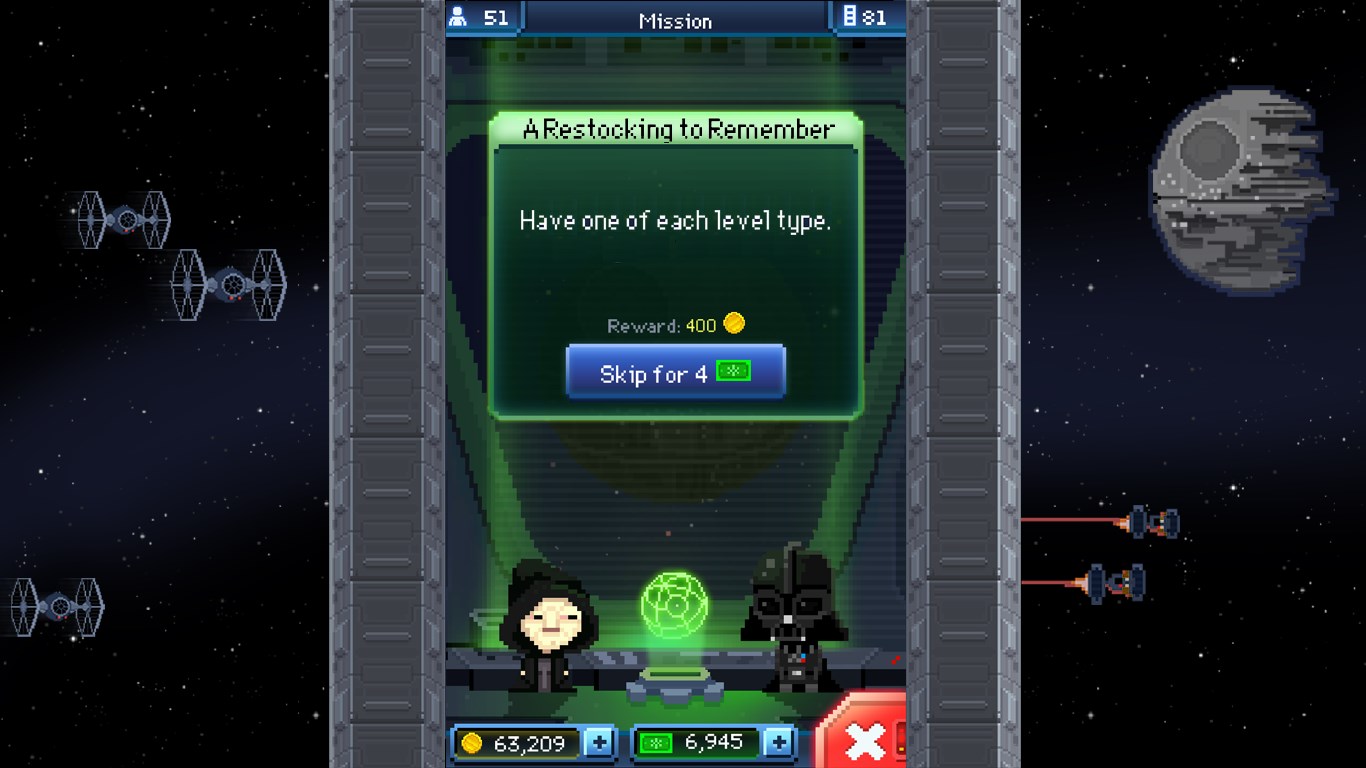This screenshot has height=768, width=1366.
Task: Click the bux icon next to 6,945
Action: tap(655, 743)
